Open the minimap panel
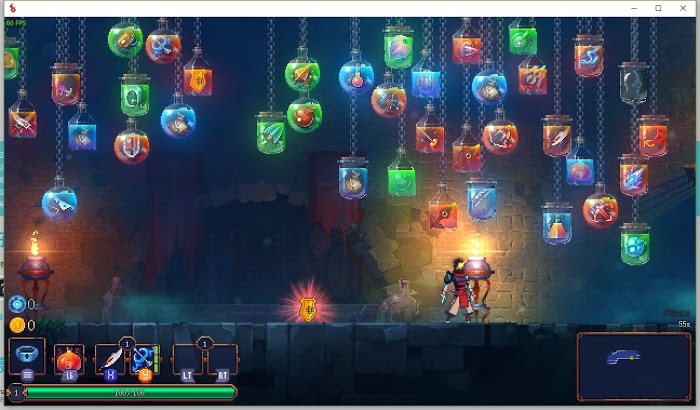Viewport: 700px width, 410px height. 633,362
